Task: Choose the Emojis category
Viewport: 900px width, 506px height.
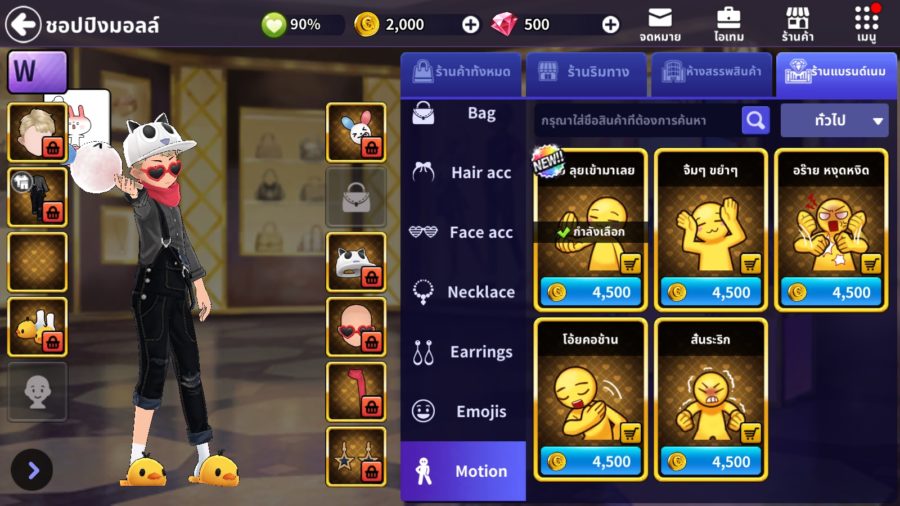Action: pos(462,411)
